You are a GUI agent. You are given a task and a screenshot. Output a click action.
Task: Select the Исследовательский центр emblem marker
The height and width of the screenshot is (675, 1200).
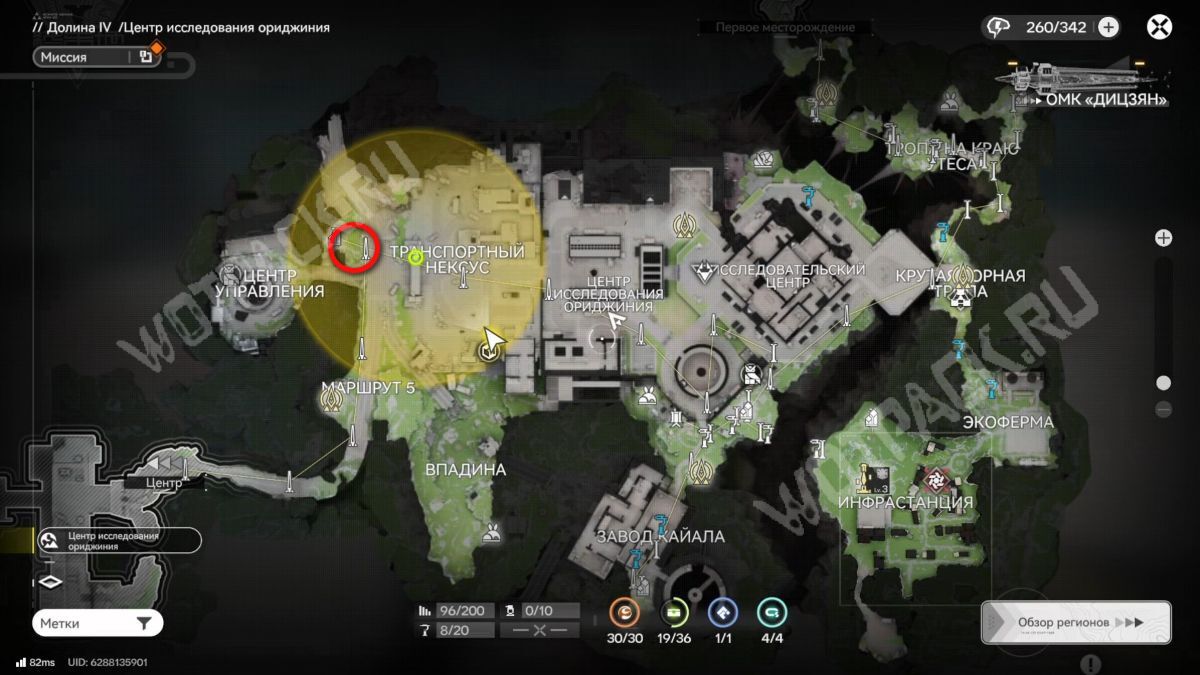pos(705,270)
